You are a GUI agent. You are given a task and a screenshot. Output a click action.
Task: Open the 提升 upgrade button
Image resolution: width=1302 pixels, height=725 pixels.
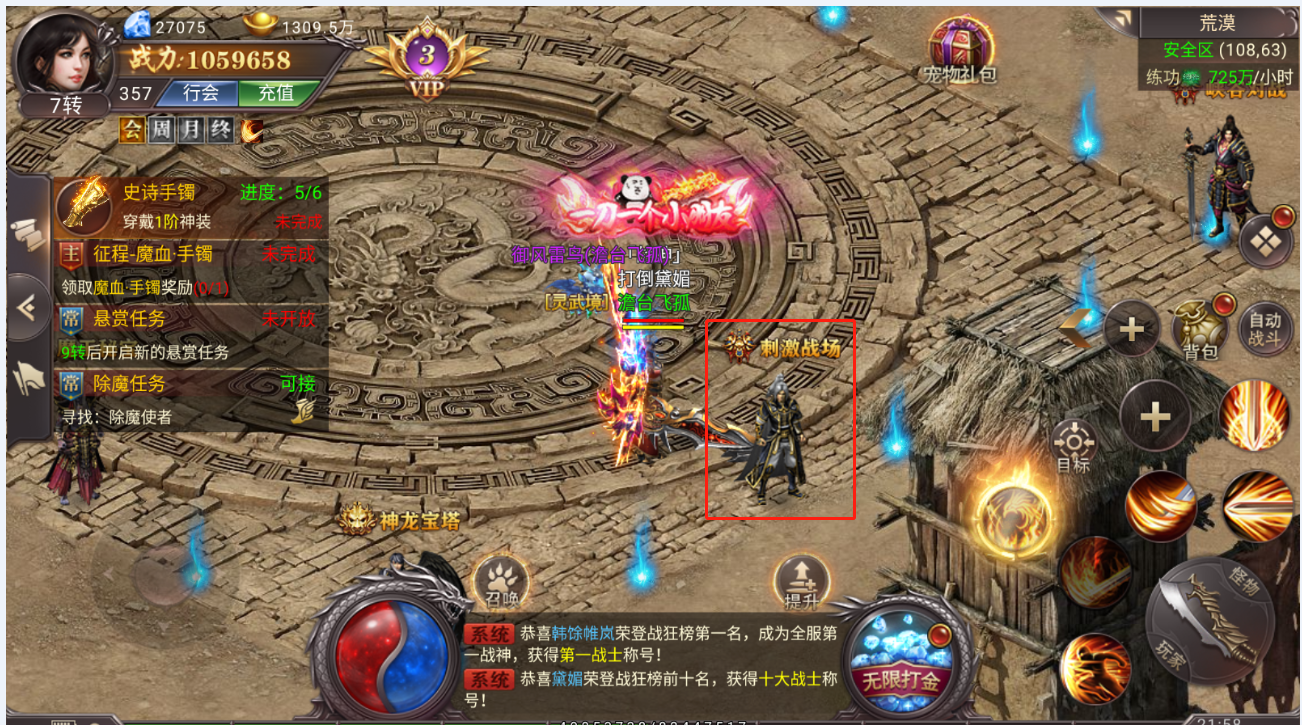click(x=802, y=580)
